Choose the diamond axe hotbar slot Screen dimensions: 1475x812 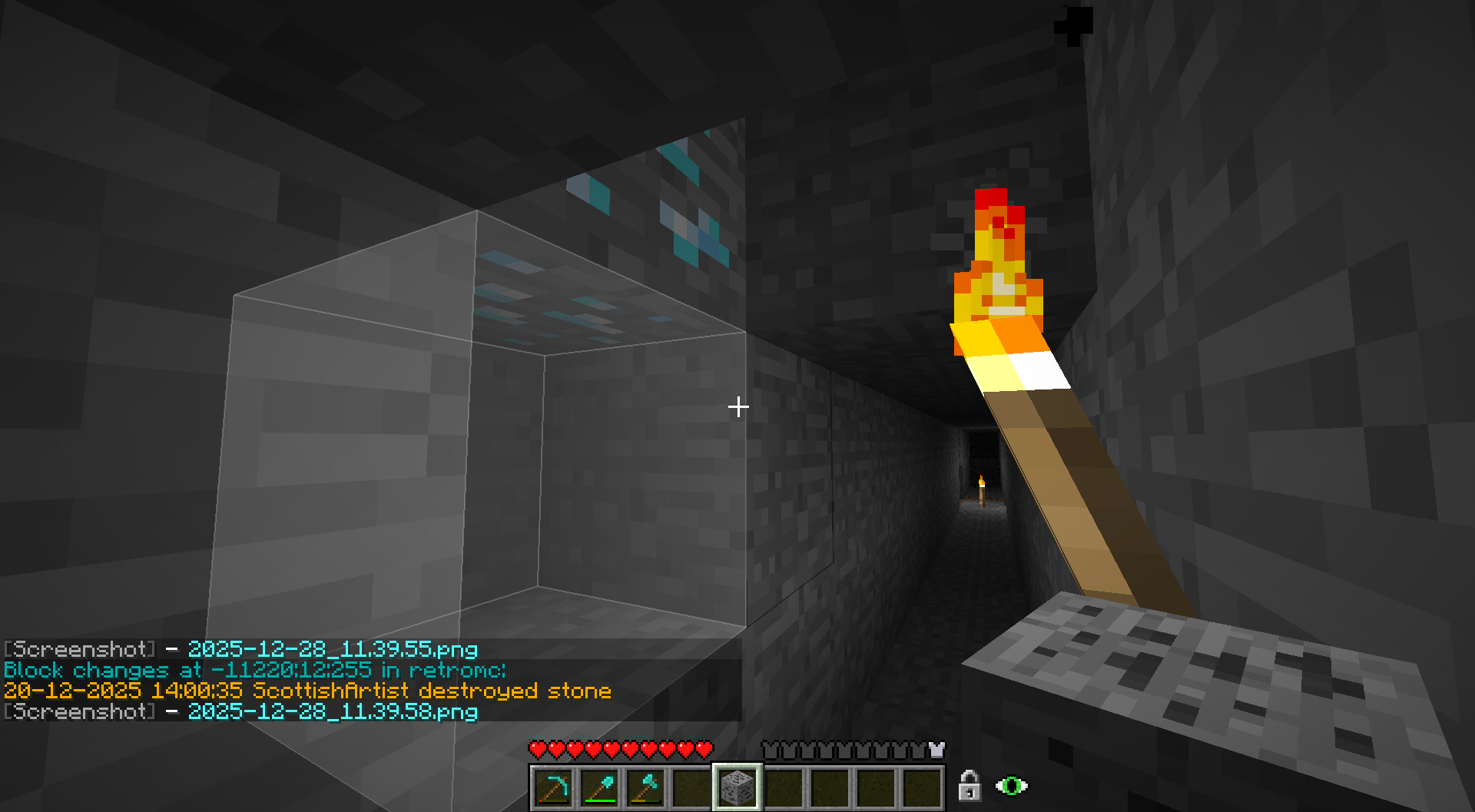(645, 787)
